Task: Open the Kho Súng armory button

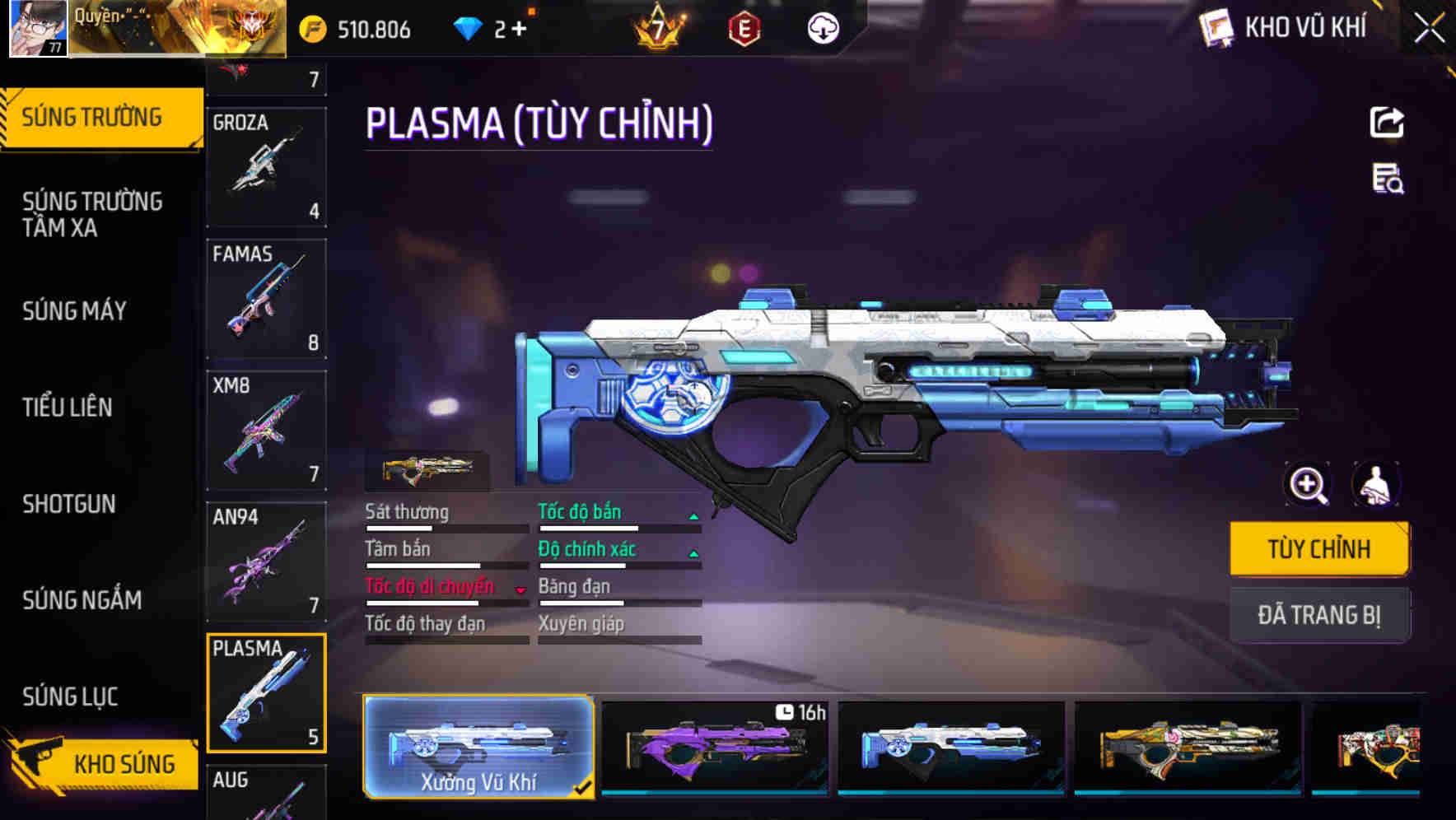Action: [103, 763]
